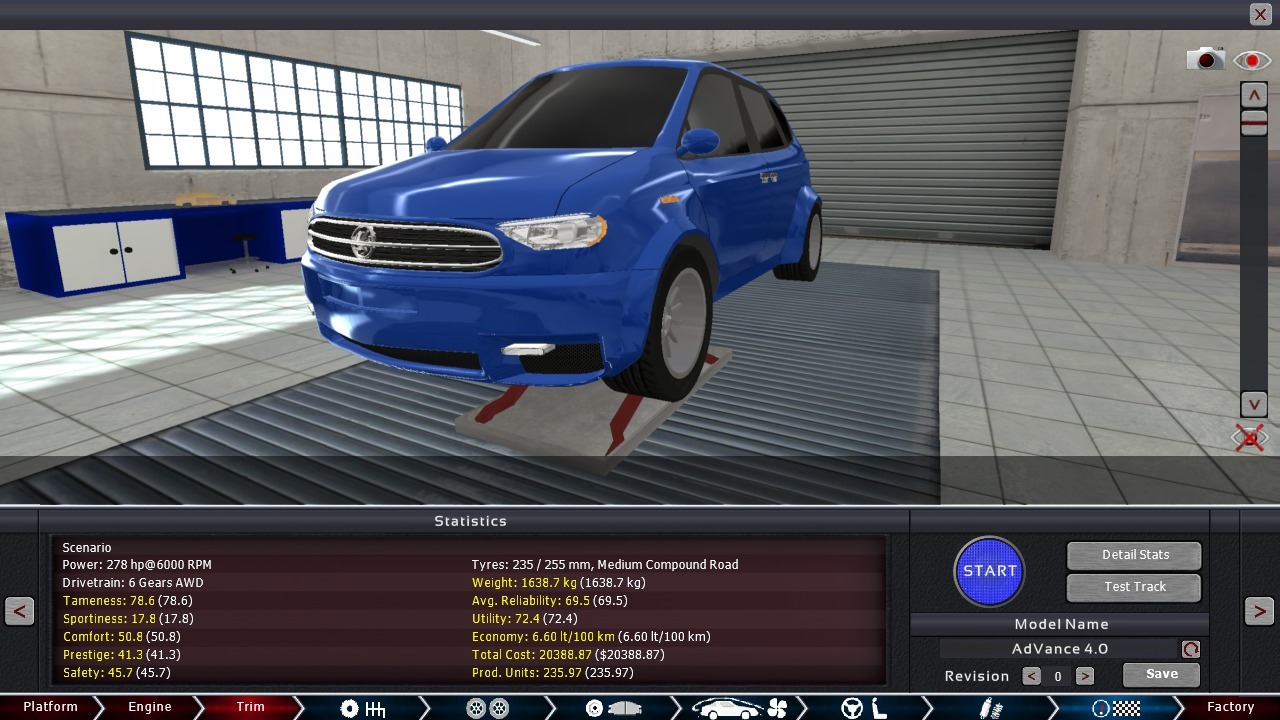Open the steering wheel and seat interior section
This screenshot has height=720, width=1280.
click(864, 708)
